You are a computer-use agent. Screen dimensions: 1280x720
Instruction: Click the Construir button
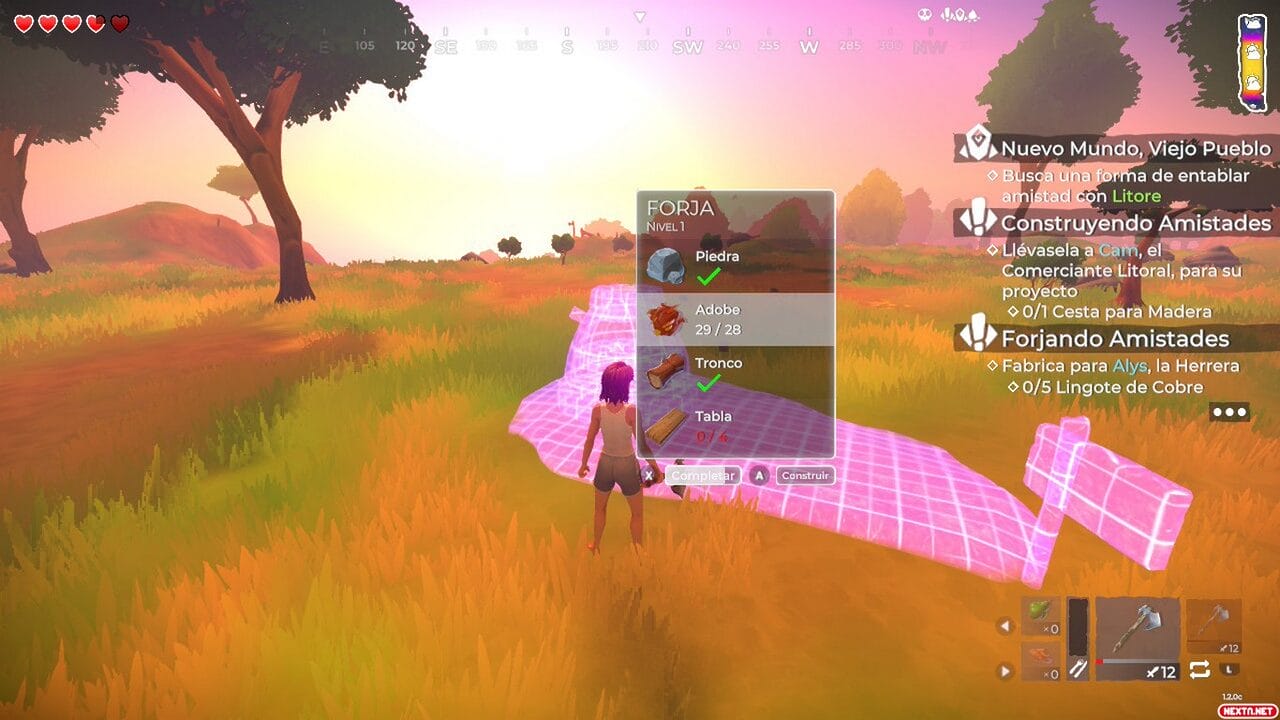[x=805, y=476]
